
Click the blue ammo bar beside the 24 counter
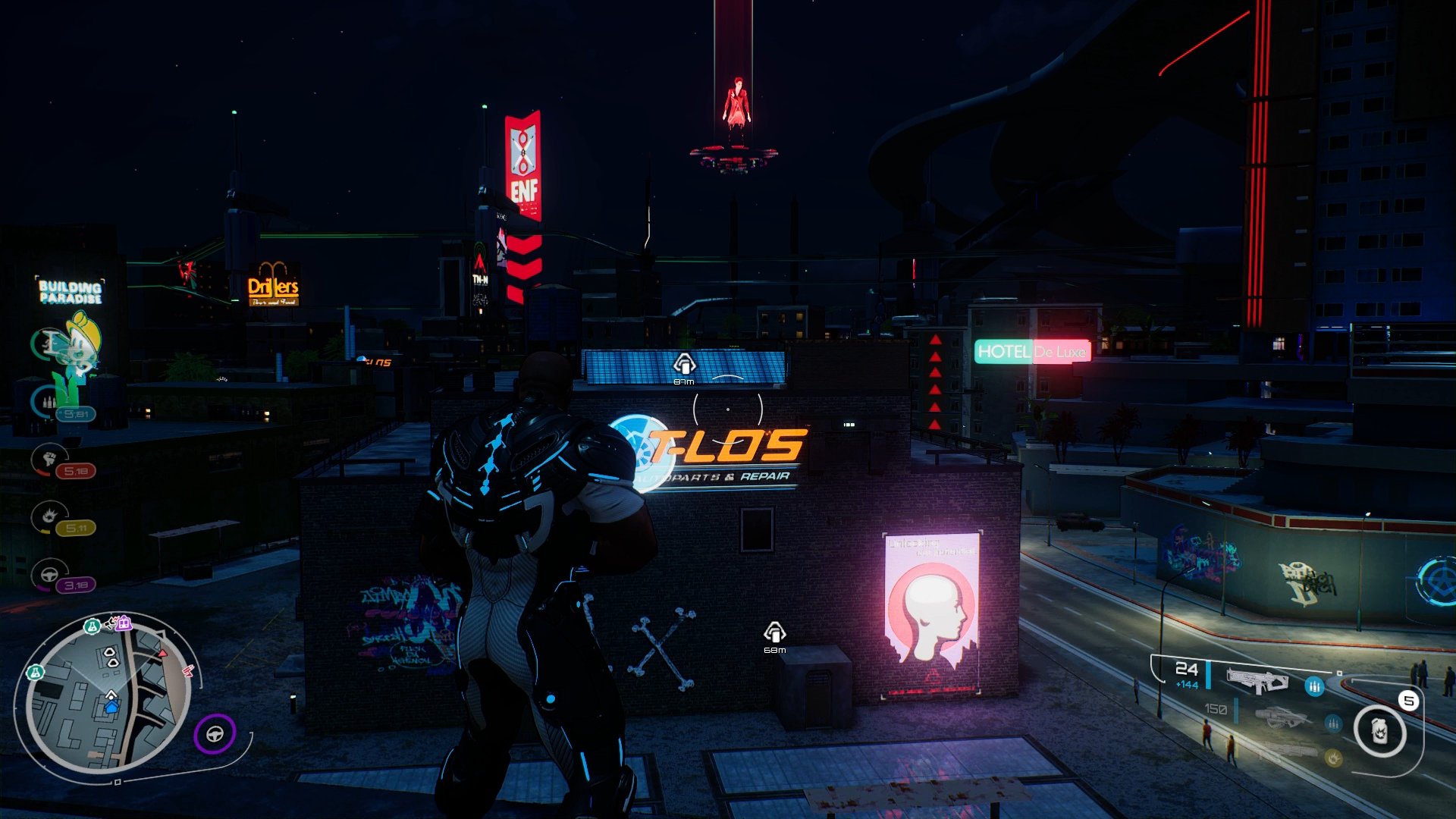pos(1207,675)
